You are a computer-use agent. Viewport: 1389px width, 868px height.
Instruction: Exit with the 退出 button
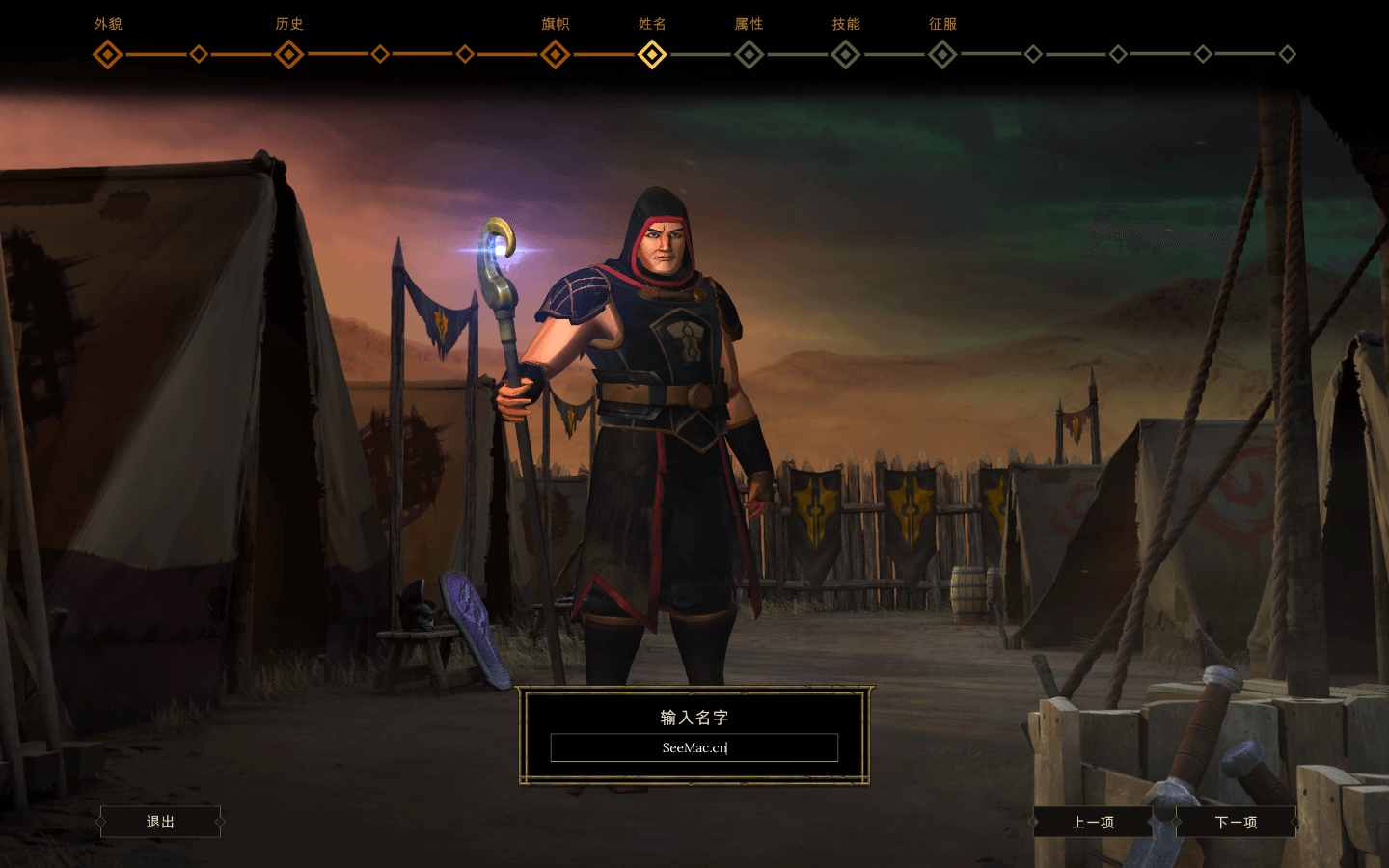(160, 822)
